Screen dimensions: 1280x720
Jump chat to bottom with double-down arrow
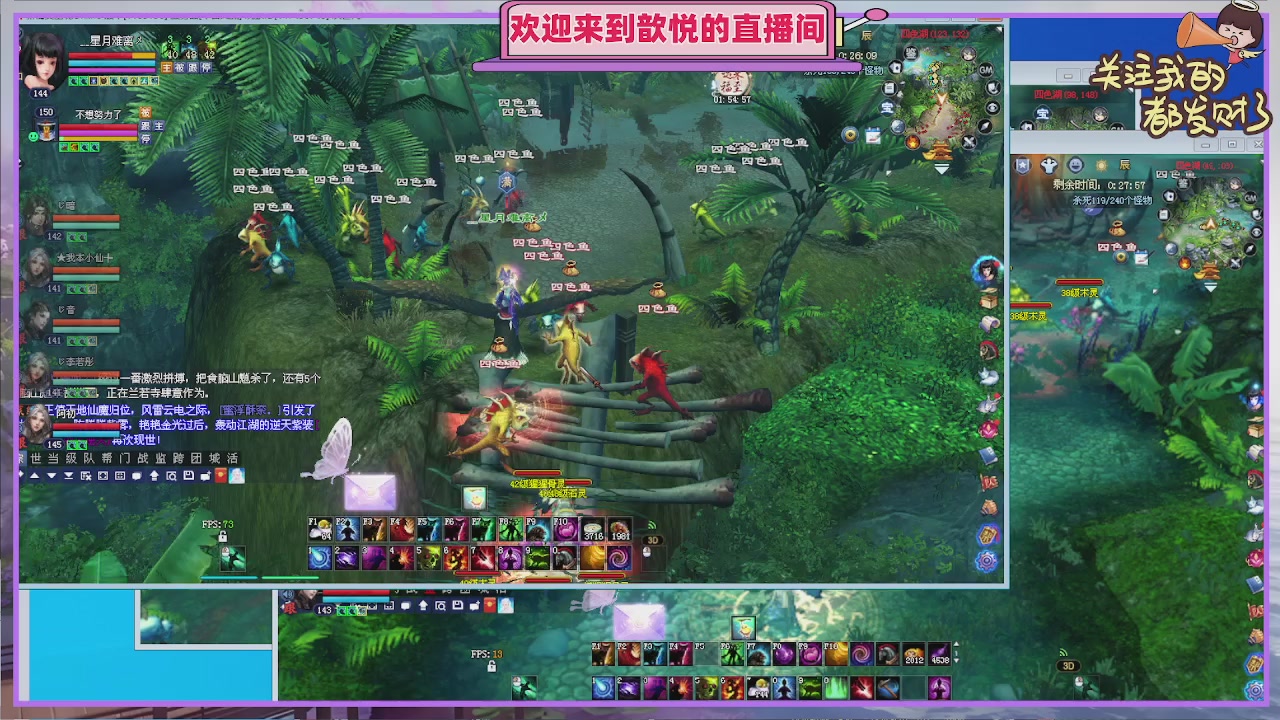click(x=68, y=475)
